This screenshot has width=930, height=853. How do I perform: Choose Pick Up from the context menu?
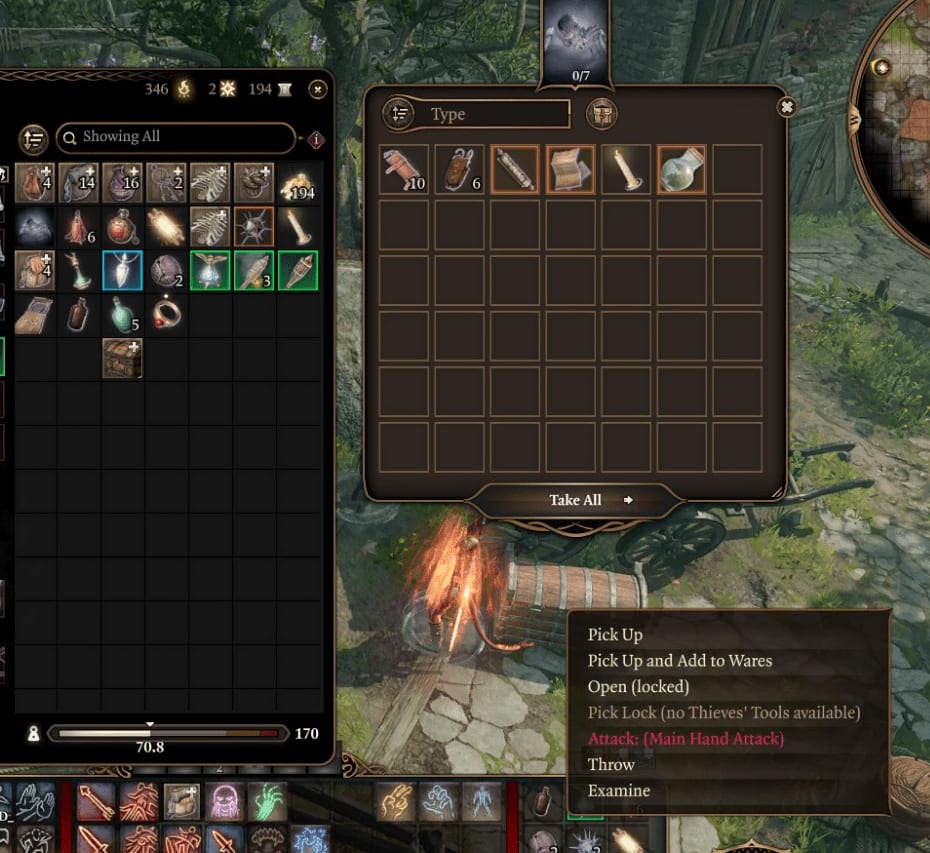click(615, 634)
